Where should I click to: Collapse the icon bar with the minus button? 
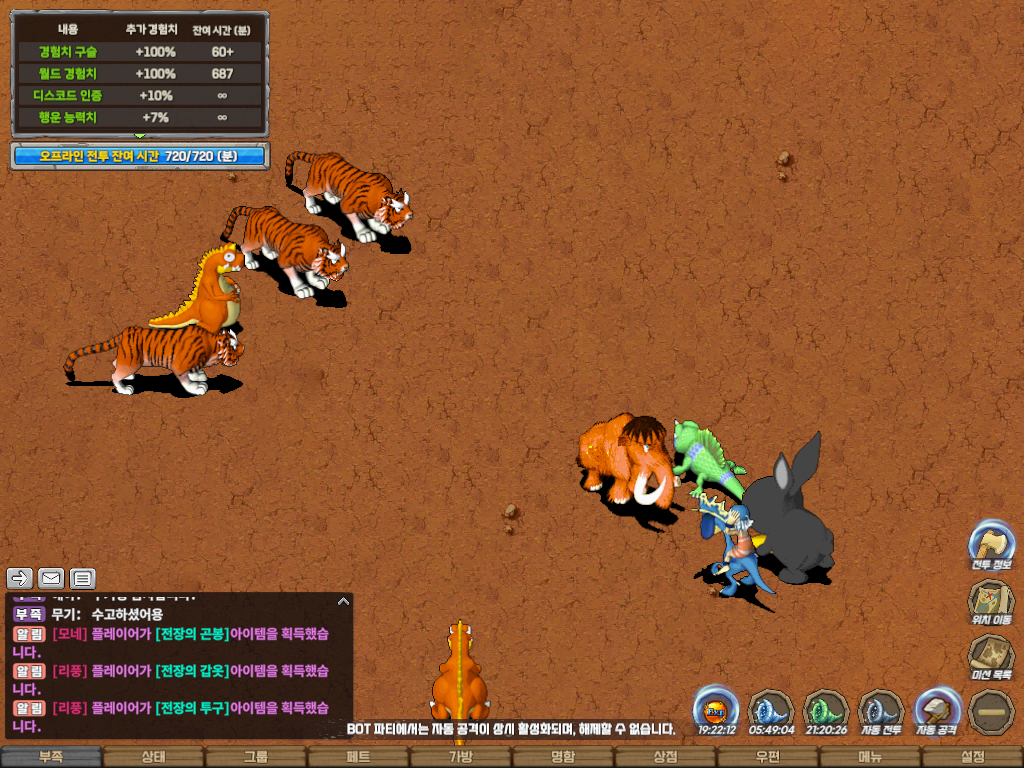pos(991,711)
